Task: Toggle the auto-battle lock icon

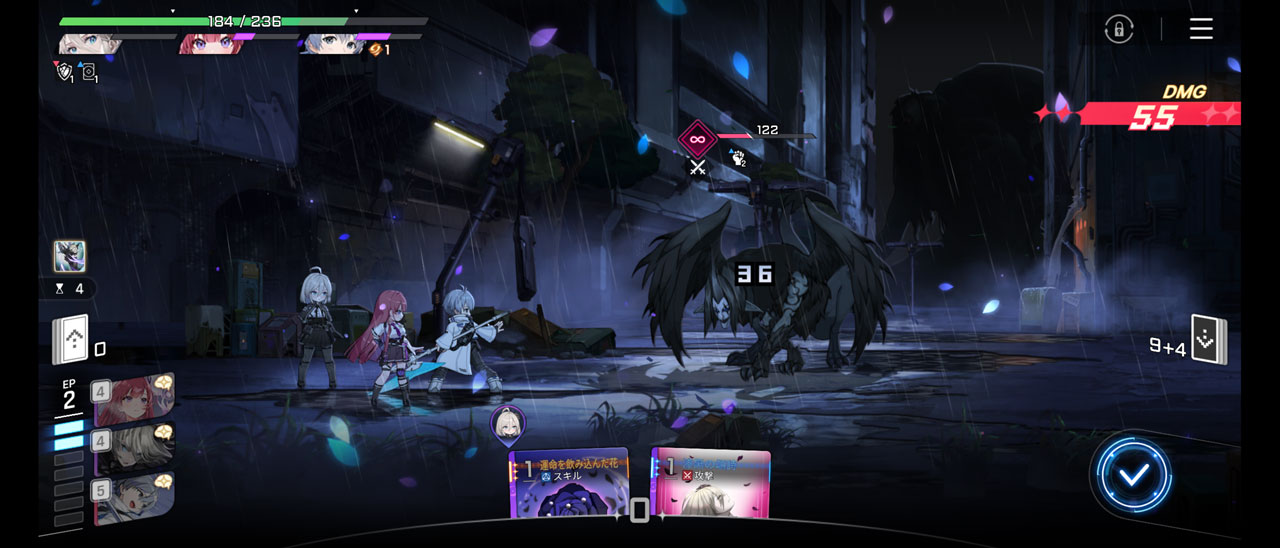Action: pos(1119,29)
